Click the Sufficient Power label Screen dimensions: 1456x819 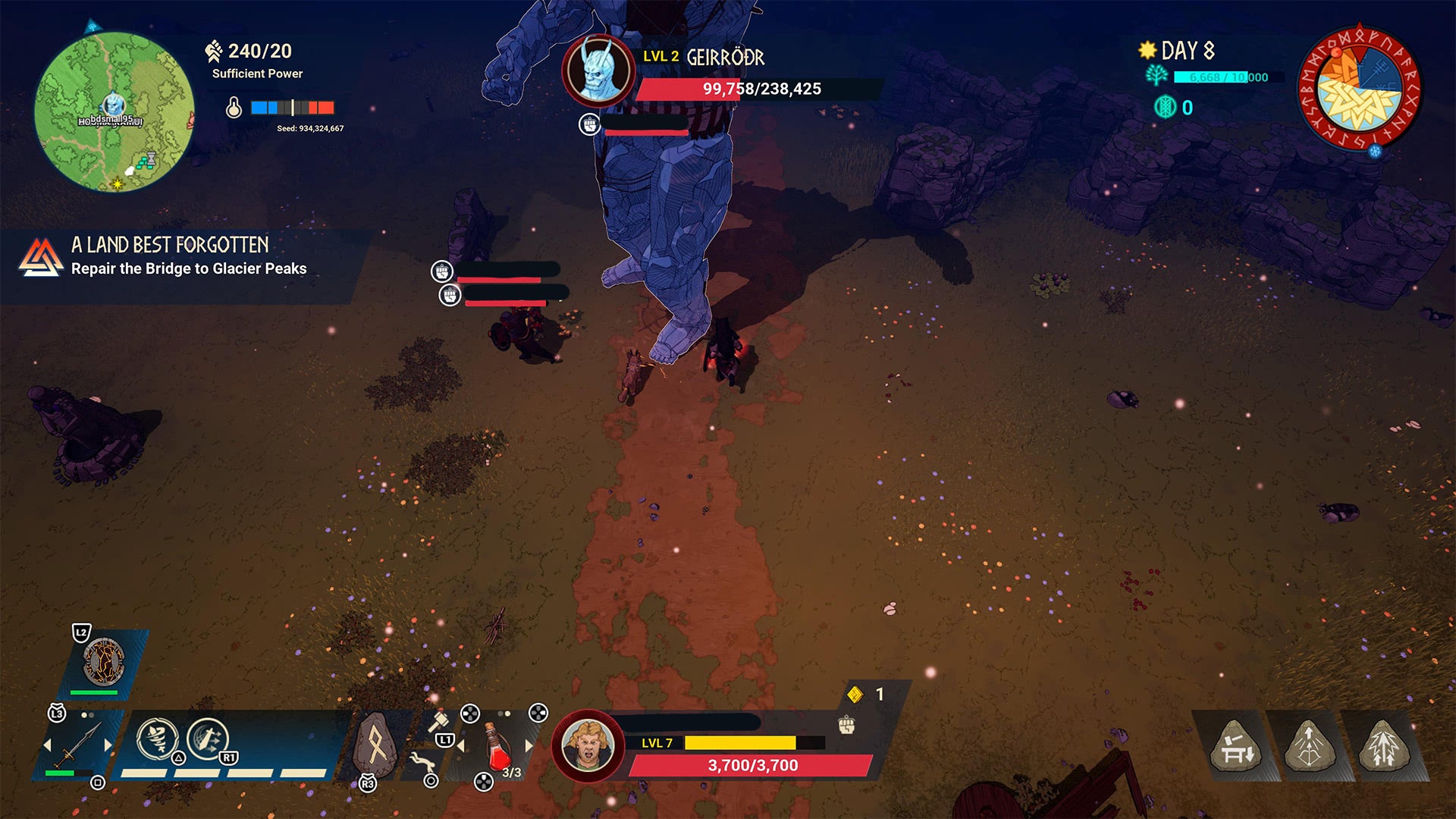pos(256,74)
